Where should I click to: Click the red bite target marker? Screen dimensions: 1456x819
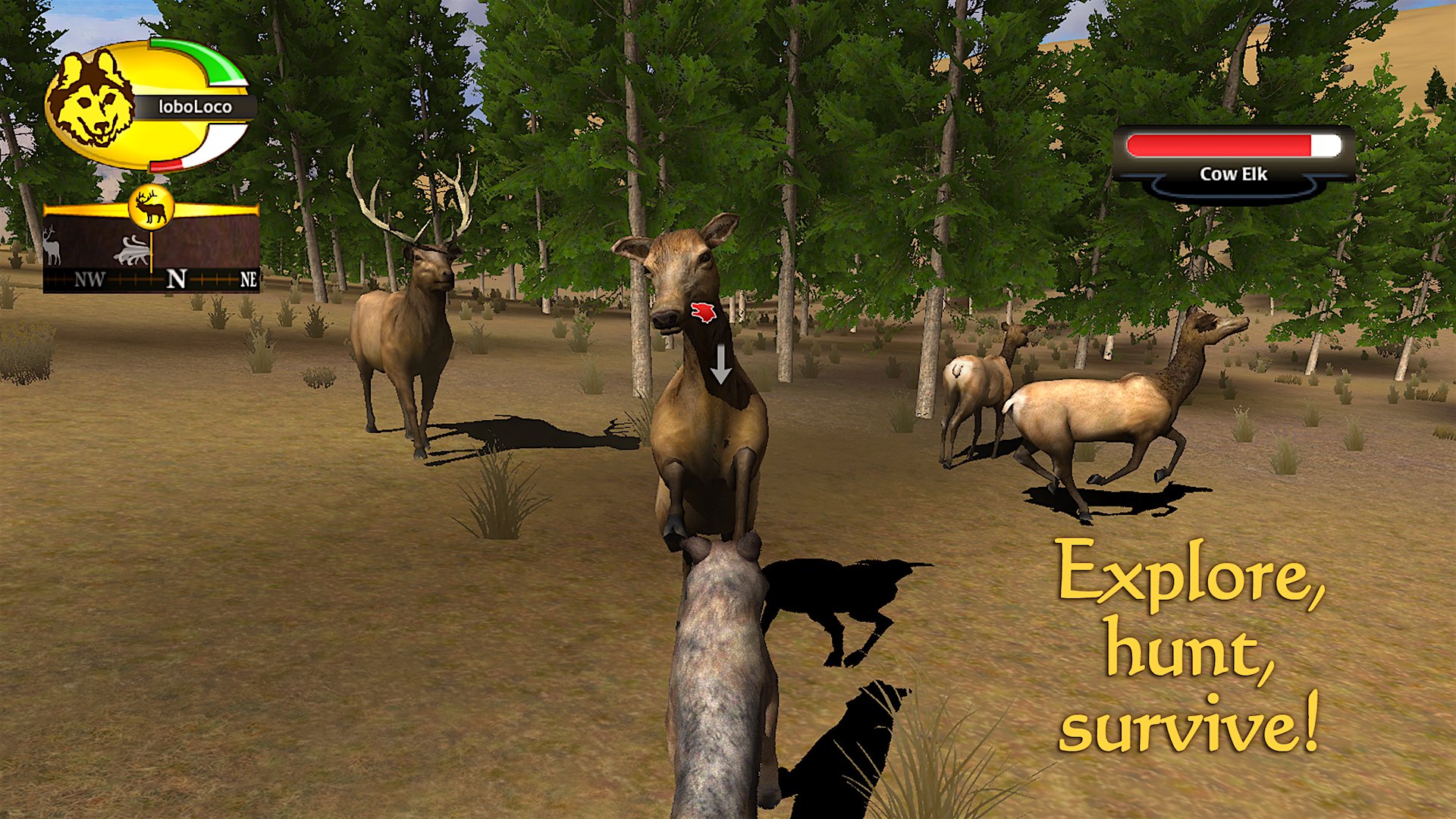click(701, 312)
